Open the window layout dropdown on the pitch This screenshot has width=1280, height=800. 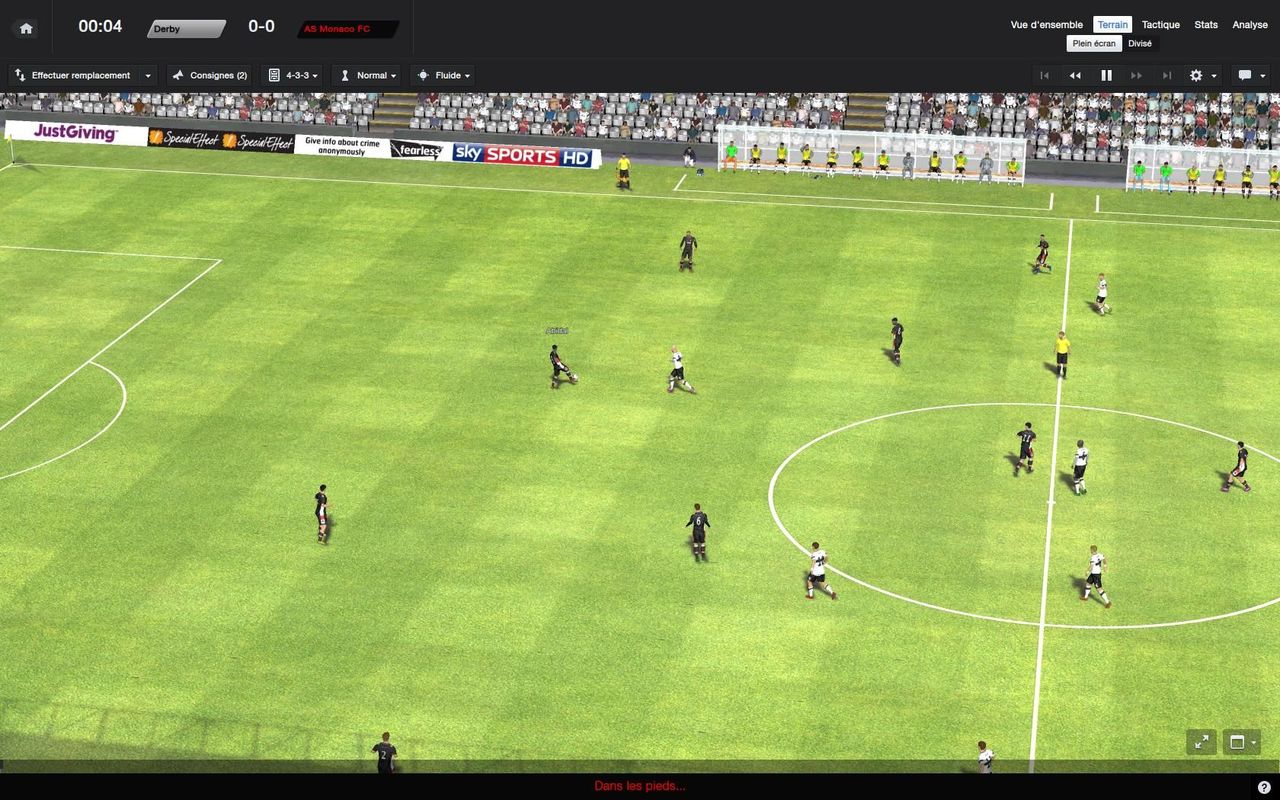pyautogui.click(x=1241, y=742)
